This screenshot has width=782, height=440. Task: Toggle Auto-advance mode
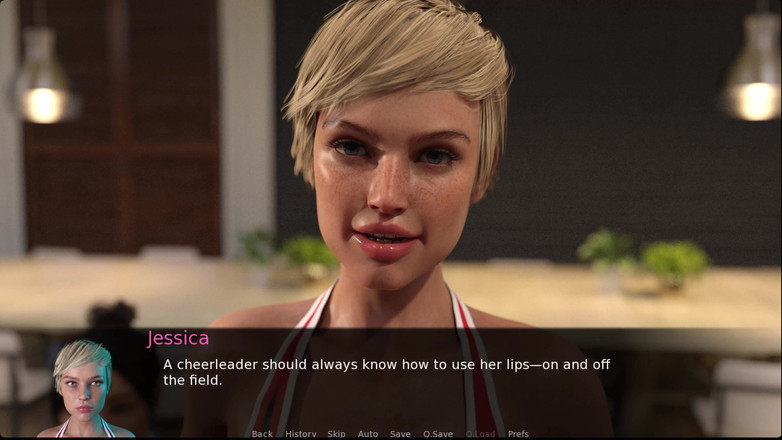click(x=368, y=434)
